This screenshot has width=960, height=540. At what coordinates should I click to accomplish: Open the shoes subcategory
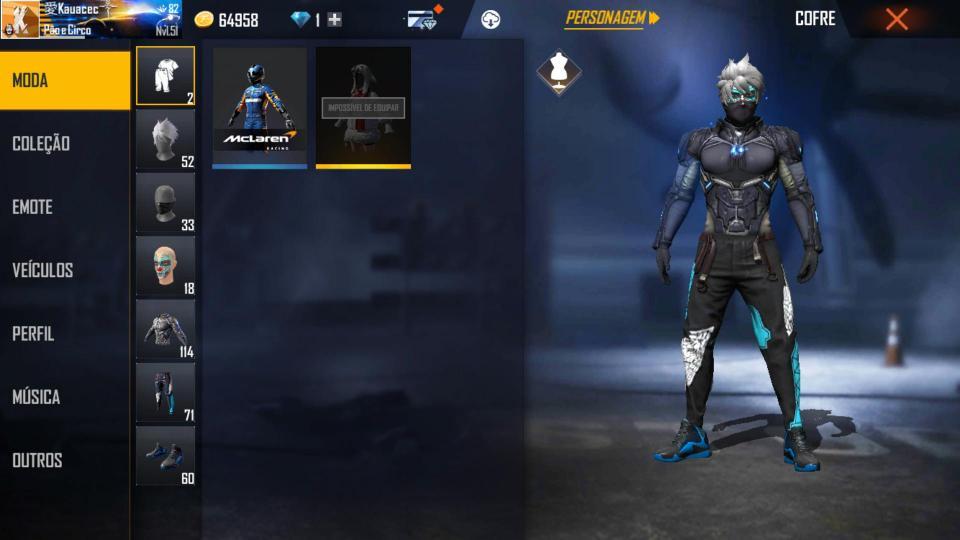coord(165,456)
